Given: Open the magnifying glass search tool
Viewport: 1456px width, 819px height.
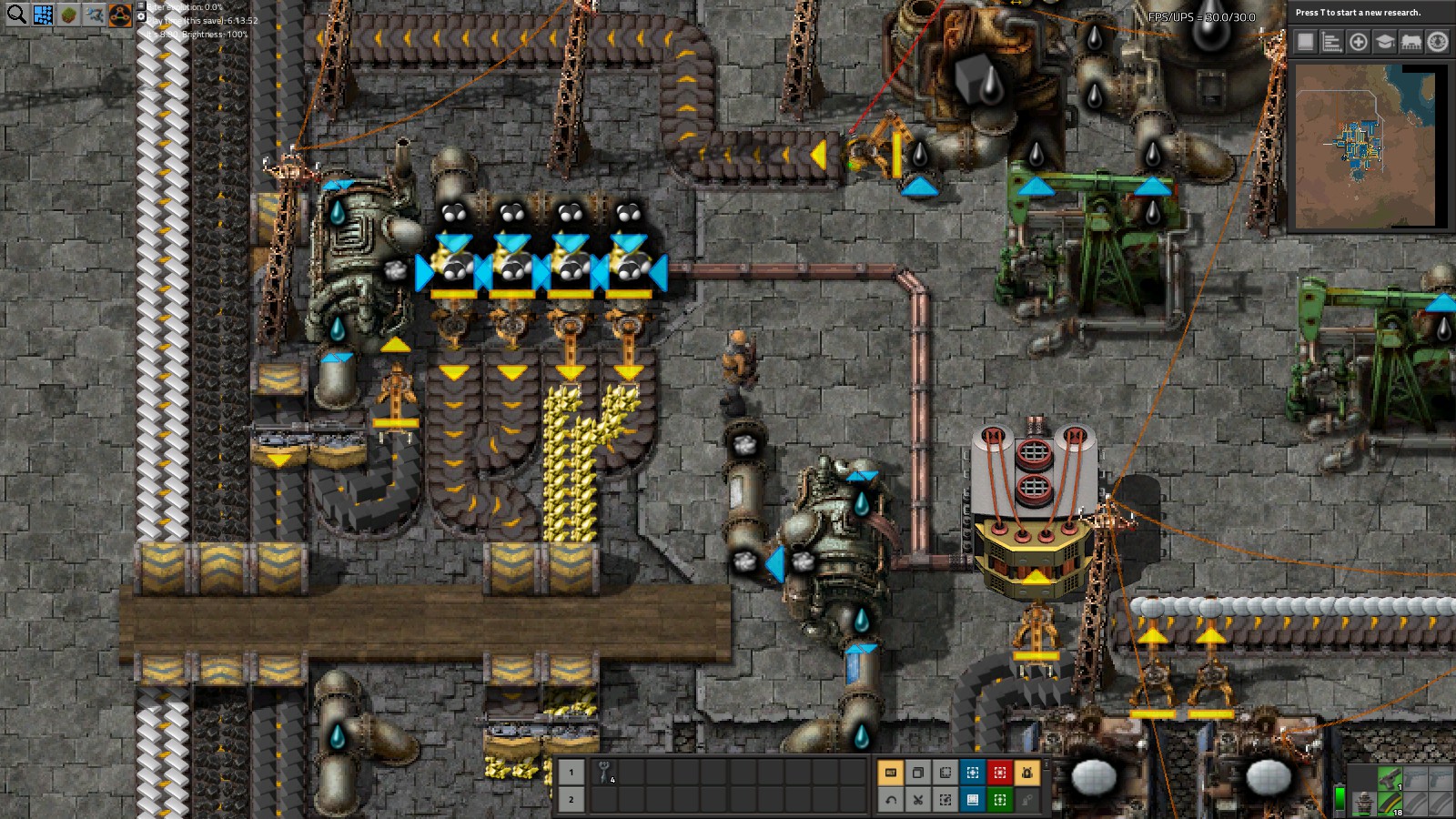Looking at the screenshot, I should click(16, 14).
